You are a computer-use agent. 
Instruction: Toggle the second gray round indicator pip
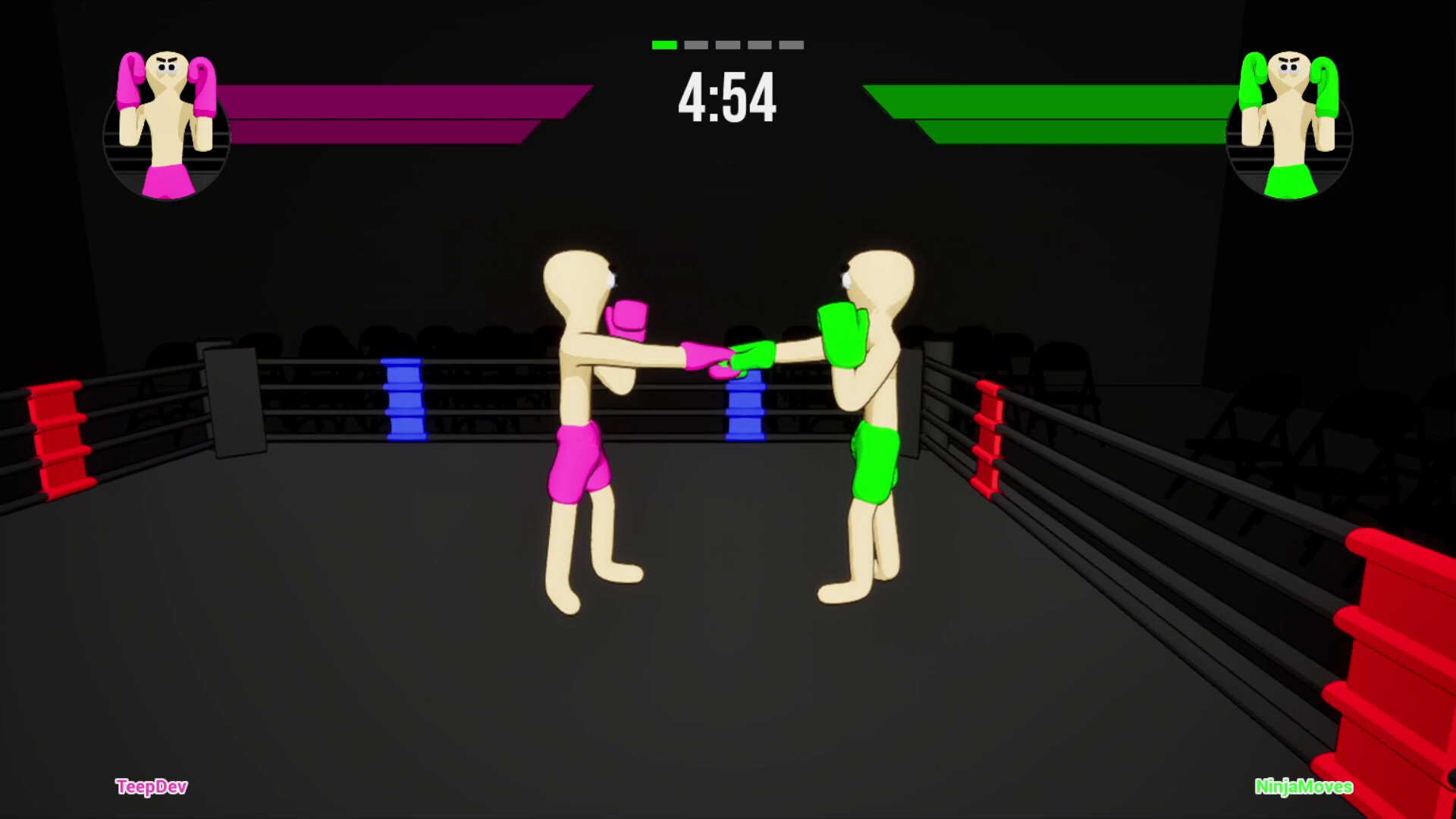coord(695,44)
